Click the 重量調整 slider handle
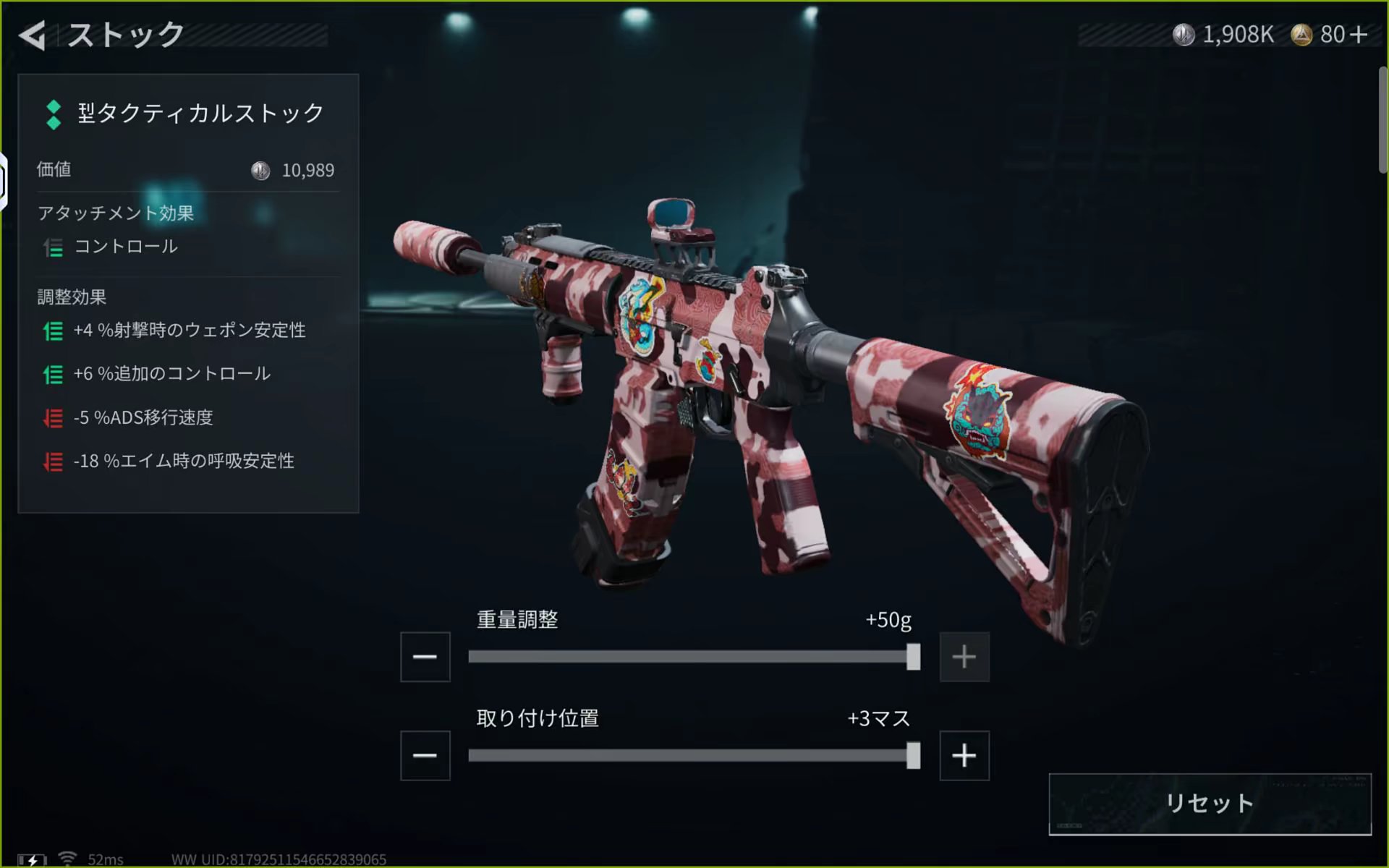Screen dimensions: 1389x868 pos(913,657)
